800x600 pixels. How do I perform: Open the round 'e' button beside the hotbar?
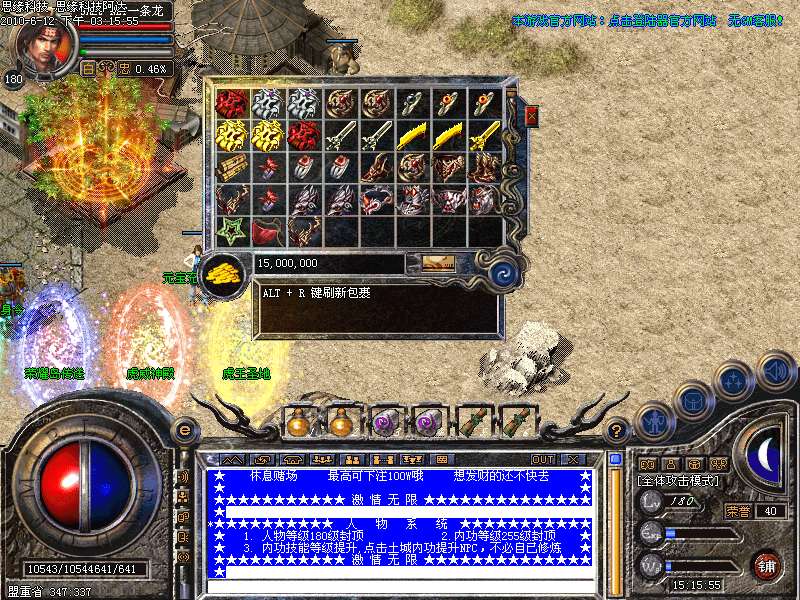point(183,429)
